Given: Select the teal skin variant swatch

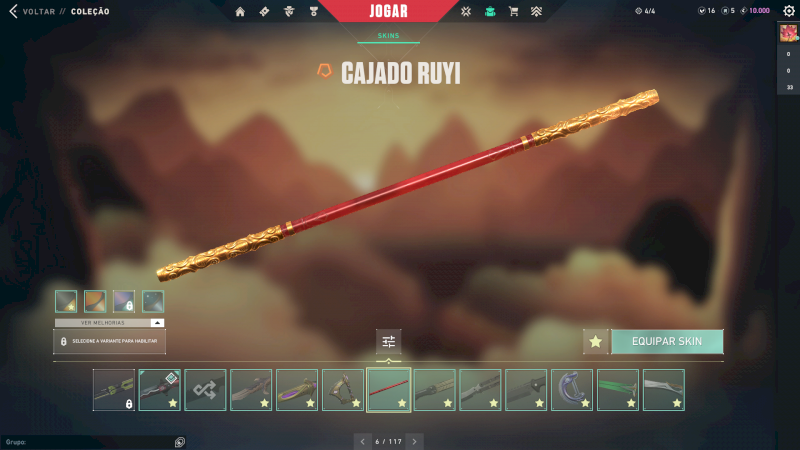Looking at the screenshot, I should [153, 301].
